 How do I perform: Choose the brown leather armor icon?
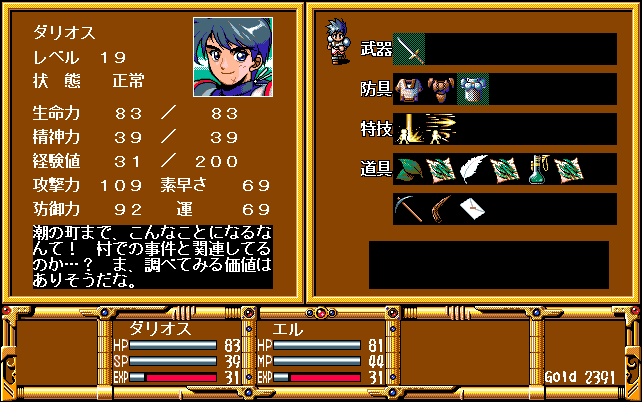click(440, 89)
